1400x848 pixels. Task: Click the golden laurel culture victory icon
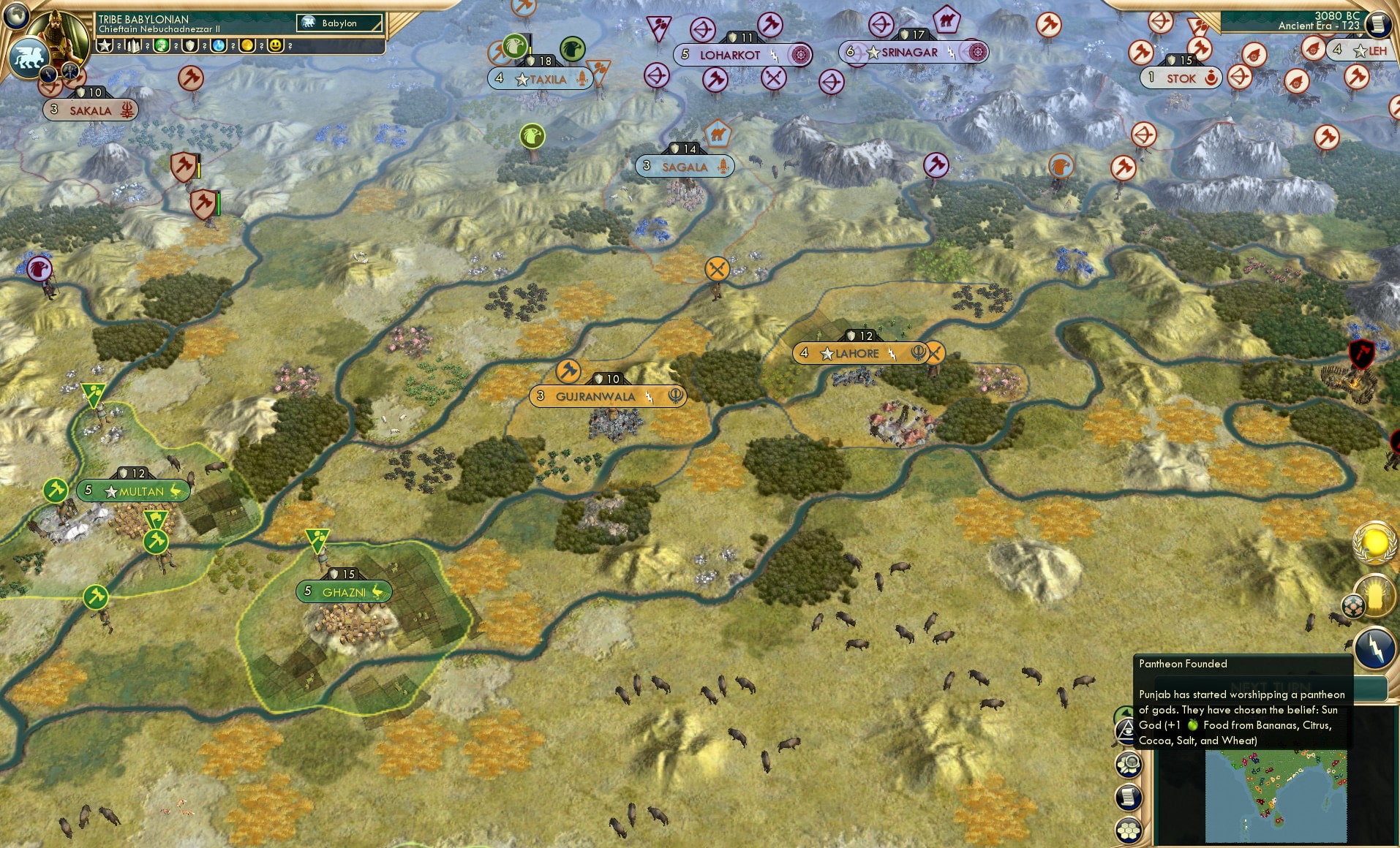[x=1375, y=542]
